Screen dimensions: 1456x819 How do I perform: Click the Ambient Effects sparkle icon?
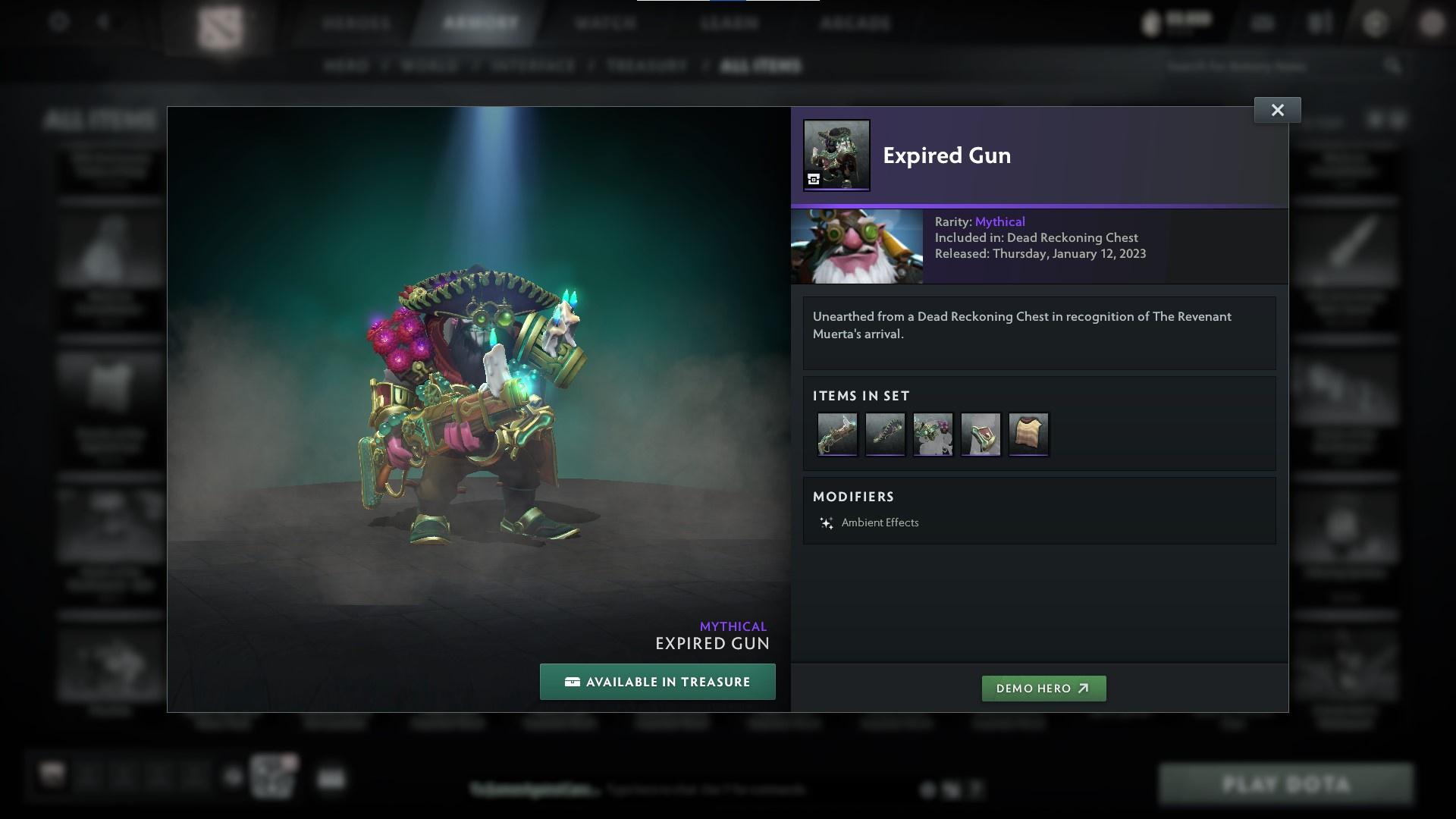tap(826, 522)
